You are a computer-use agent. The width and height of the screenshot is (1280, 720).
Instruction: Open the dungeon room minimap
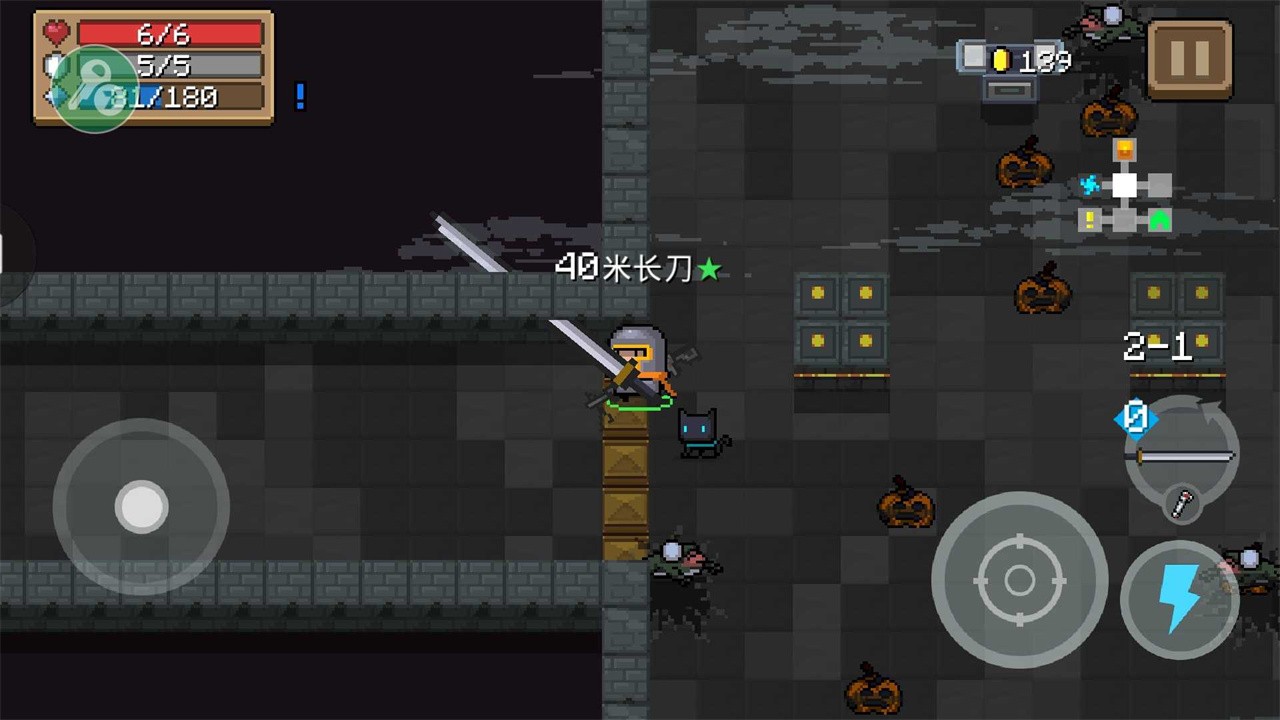(x=1126, y=188)
